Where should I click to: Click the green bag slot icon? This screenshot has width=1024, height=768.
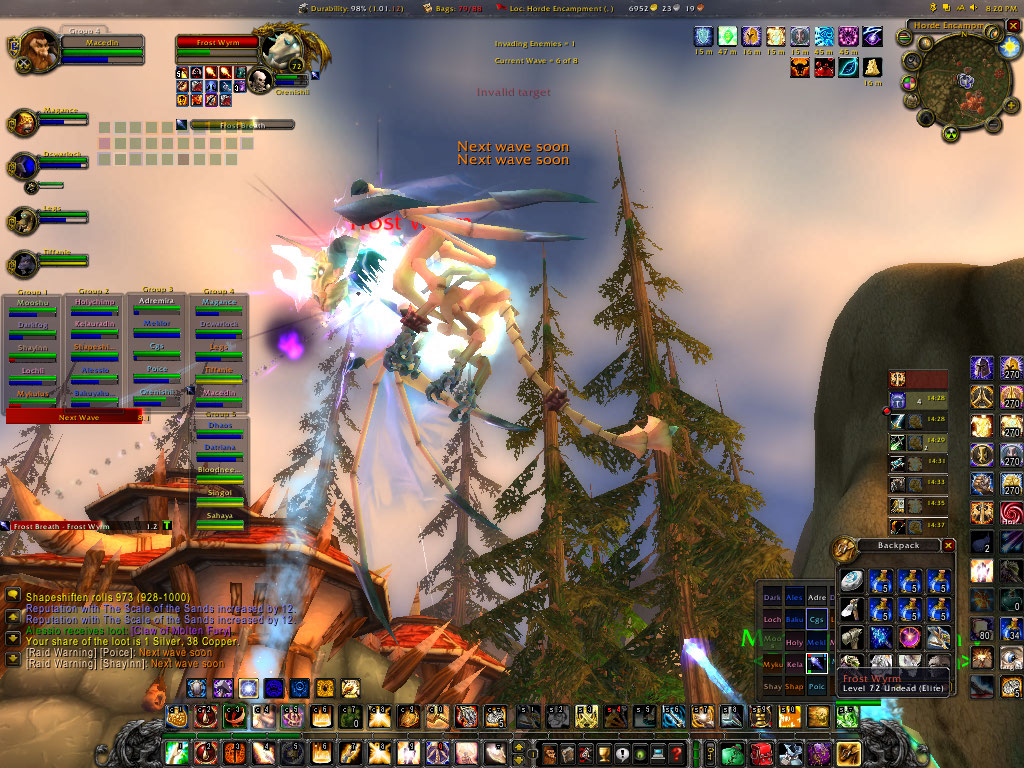pos(733,753)
